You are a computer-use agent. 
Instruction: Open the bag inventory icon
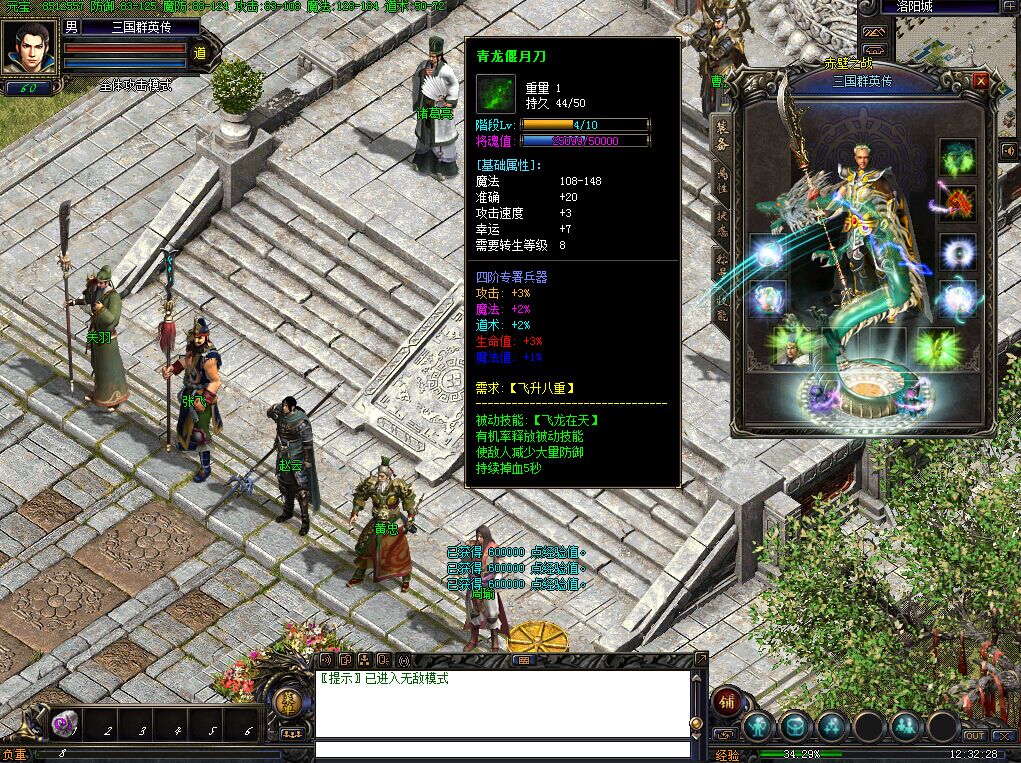click(x=795, y=725)
